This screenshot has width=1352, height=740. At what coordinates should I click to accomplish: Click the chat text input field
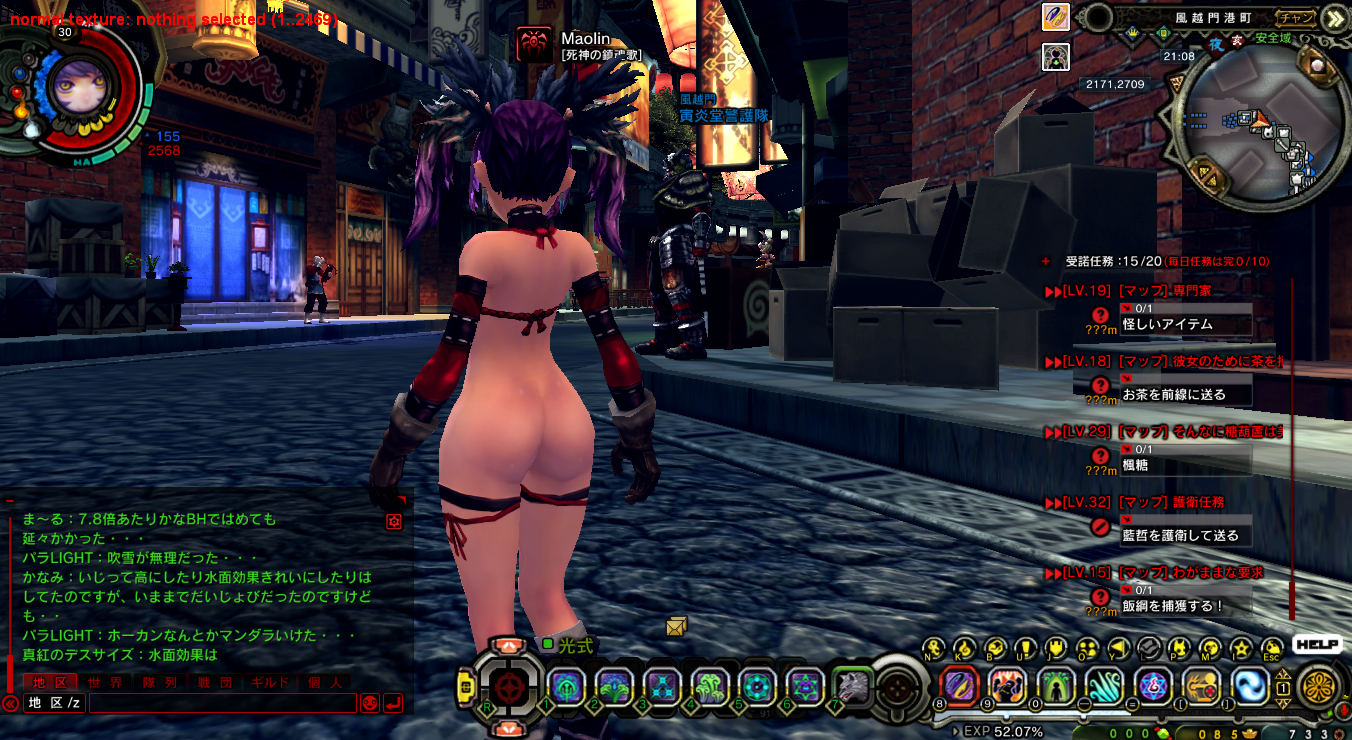point(222,703)
